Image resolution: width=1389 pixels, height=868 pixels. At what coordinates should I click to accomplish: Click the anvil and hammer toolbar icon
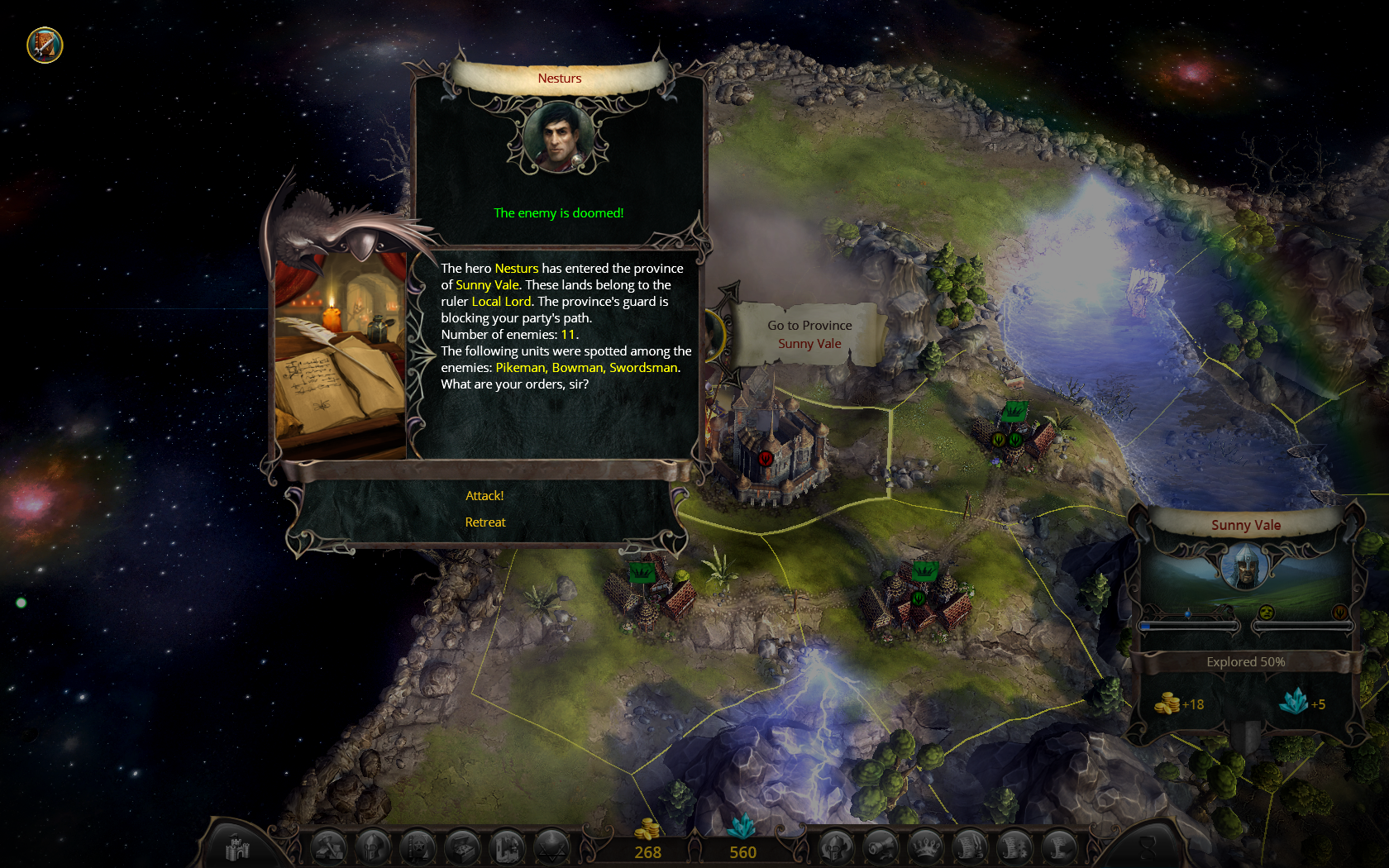coord(328,848)
